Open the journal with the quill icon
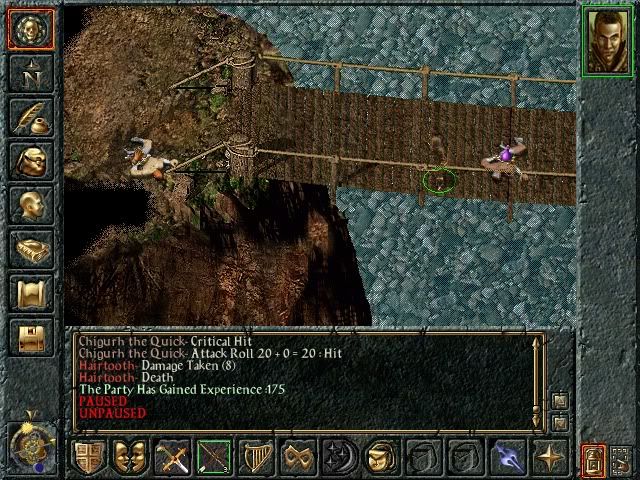 [x=30, y=116]
